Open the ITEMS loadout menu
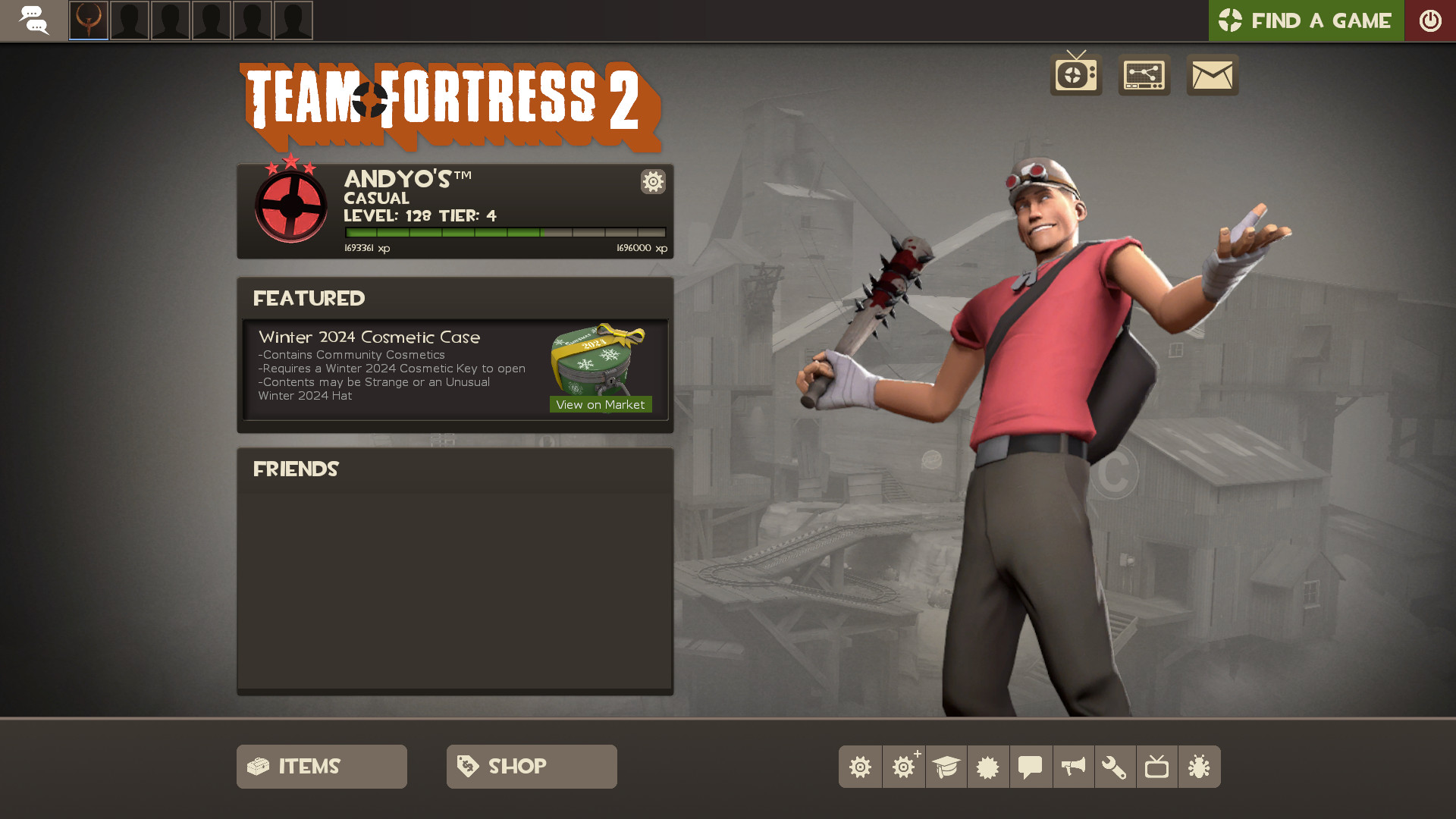The width and height of the screenshot is (1456, 819). click(x=321, y=766)
